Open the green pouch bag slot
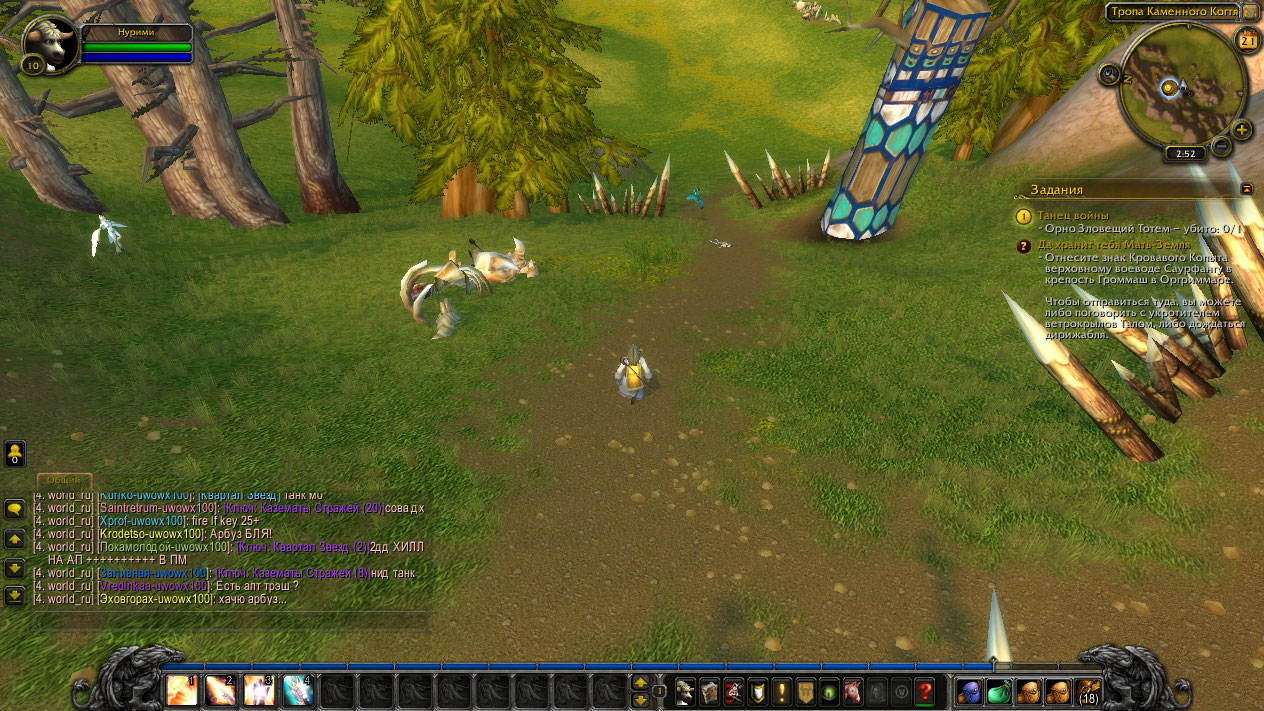Screen dimensions: 1264x711 click(x=999, y=691)
